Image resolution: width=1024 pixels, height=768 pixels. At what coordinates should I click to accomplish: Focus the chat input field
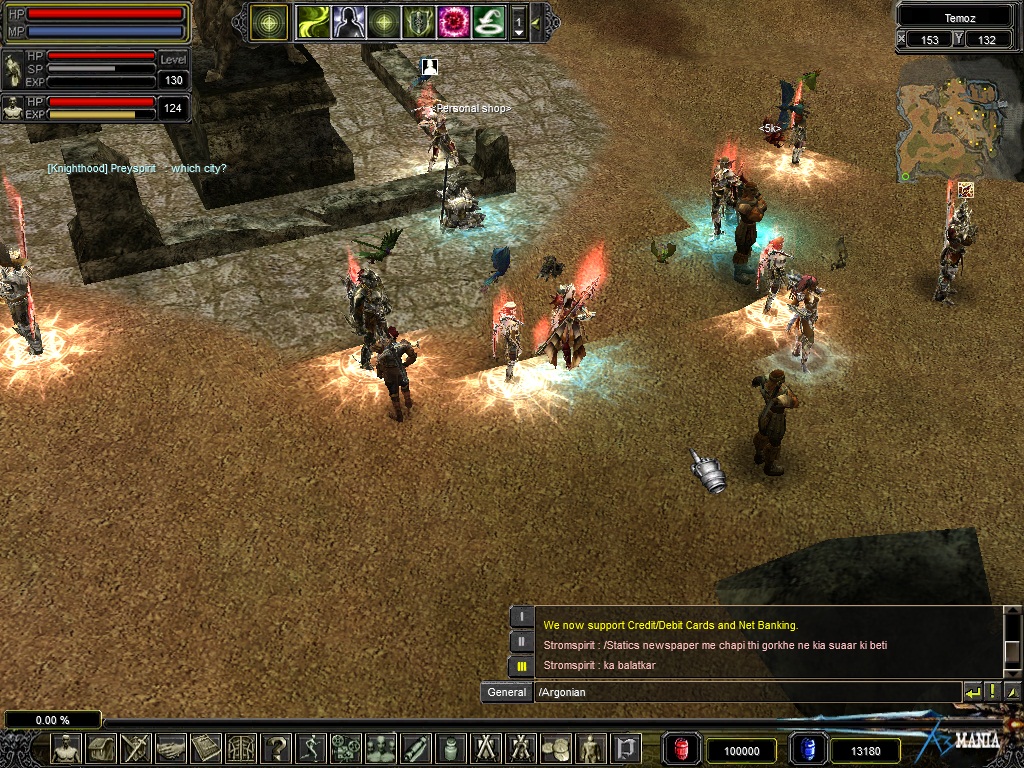coord(745,692)
